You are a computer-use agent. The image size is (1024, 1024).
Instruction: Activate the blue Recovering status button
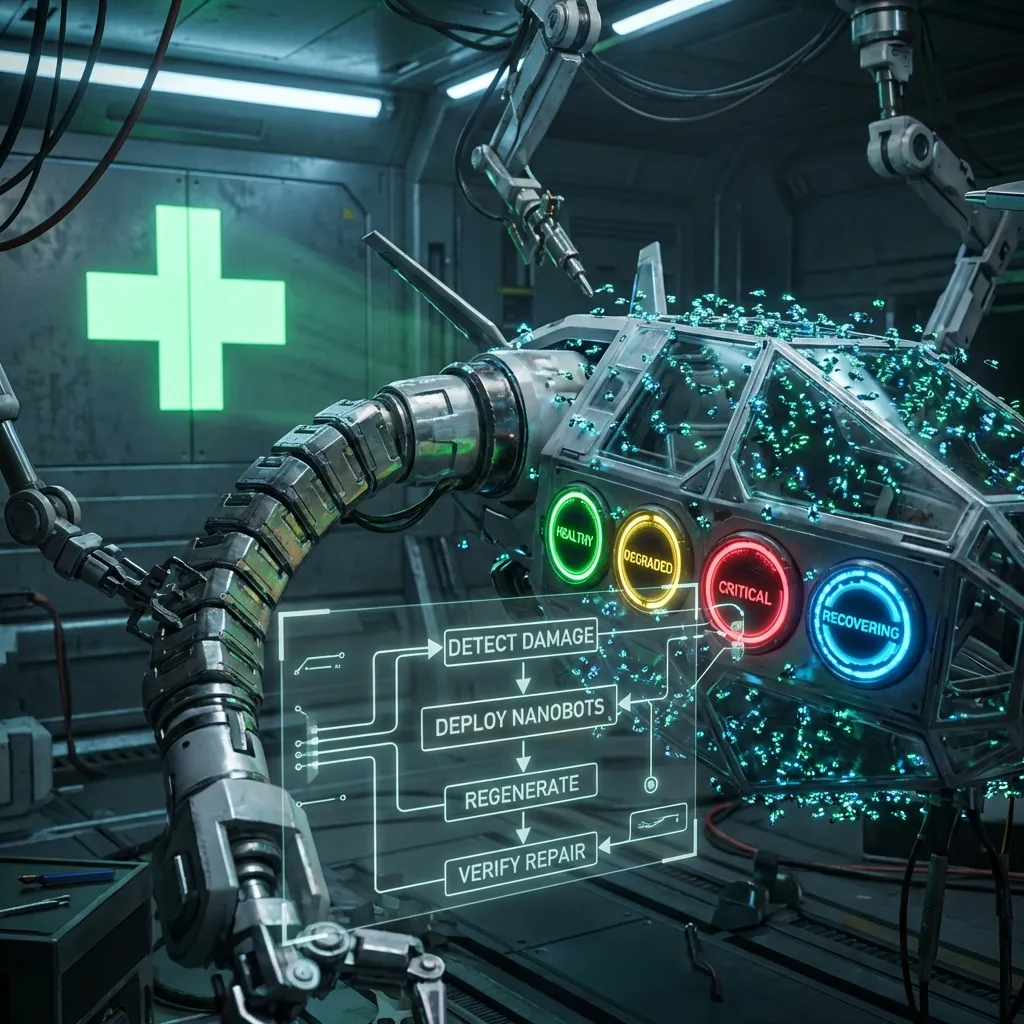863,622
